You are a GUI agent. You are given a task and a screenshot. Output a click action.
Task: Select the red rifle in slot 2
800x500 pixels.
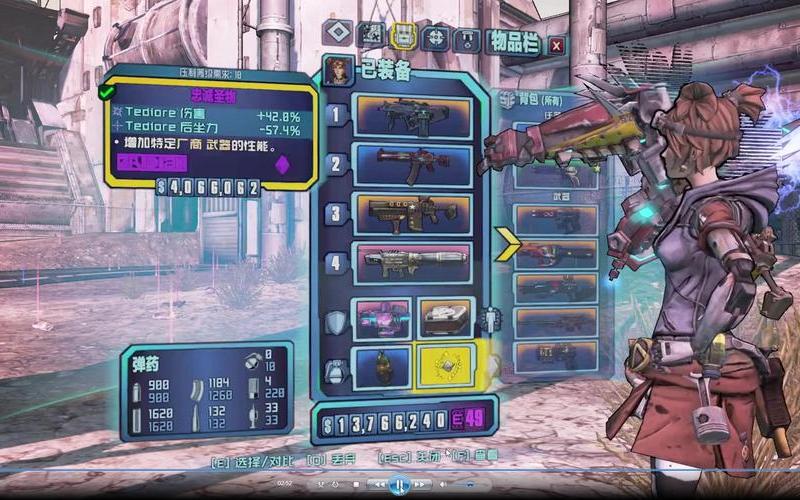pos(414,164)
